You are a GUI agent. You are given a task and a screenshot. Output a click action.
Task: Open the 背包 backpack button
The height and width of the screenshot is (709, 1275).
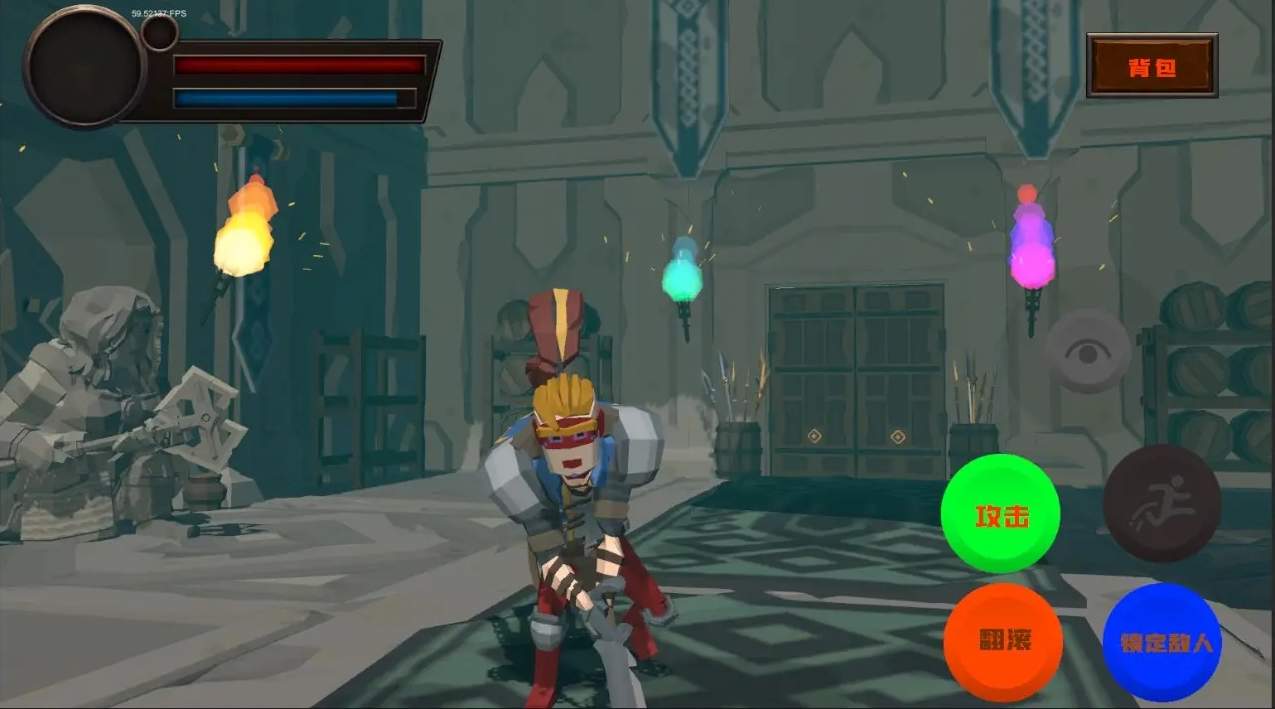[1151, 66]
